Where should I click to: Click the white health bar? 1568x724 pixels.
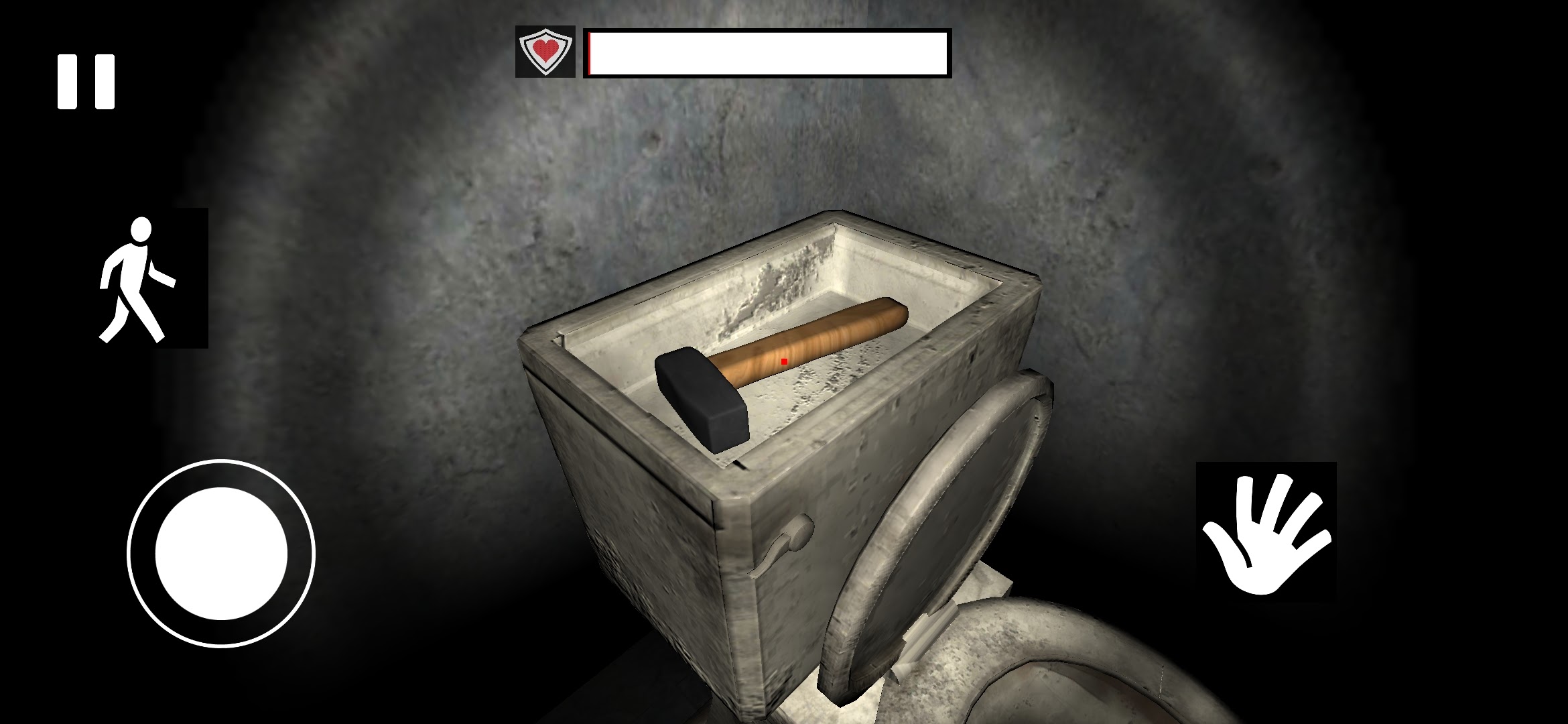(x=767, y=54)
